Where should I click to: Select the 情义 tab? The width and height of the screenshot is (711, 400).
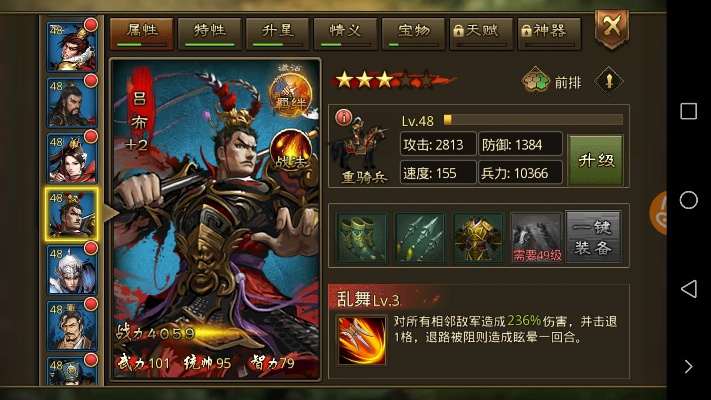pyautogui.click(x=345, y=31)
